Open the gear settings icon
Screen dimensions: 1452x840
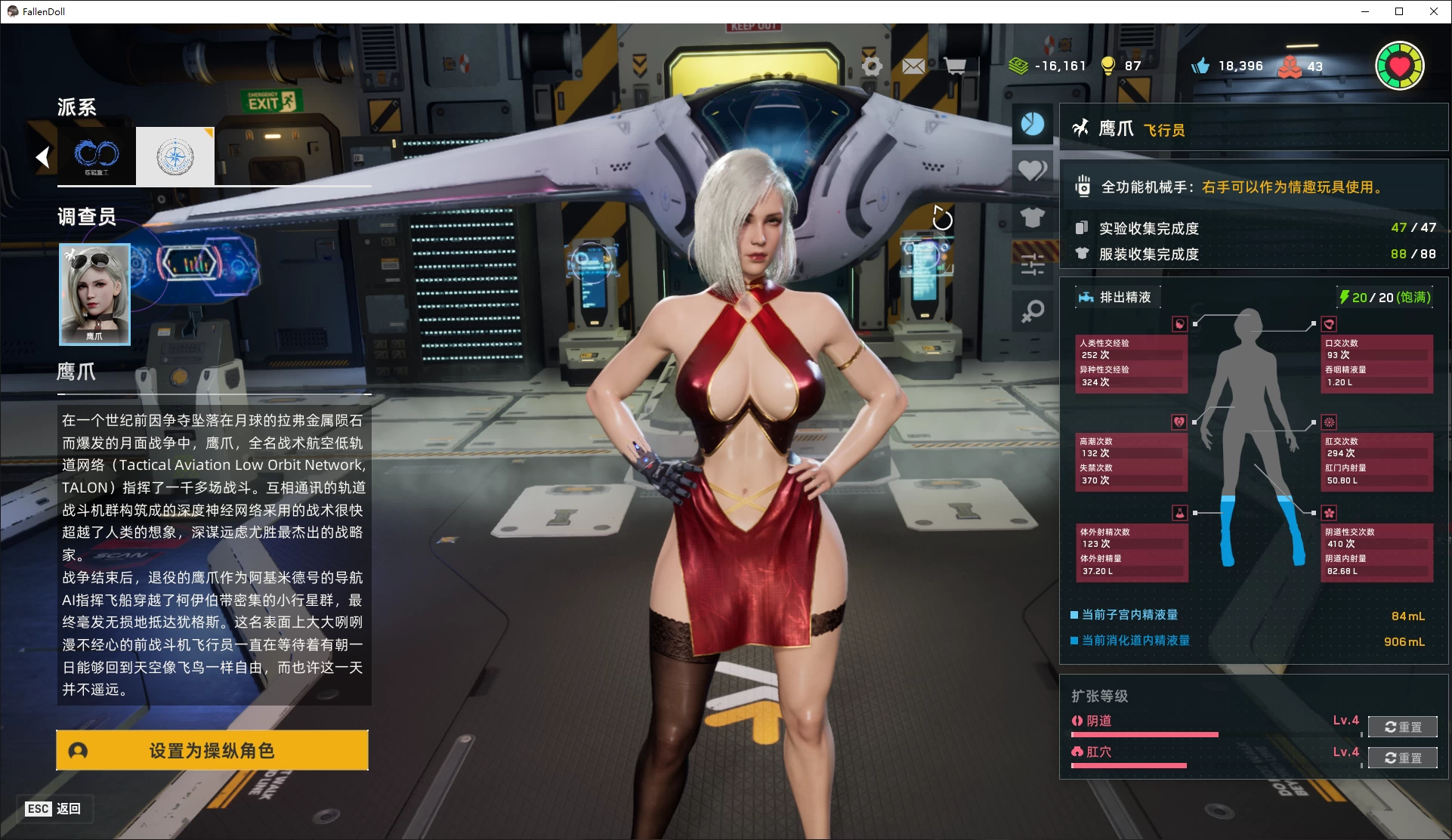[872, 66]
